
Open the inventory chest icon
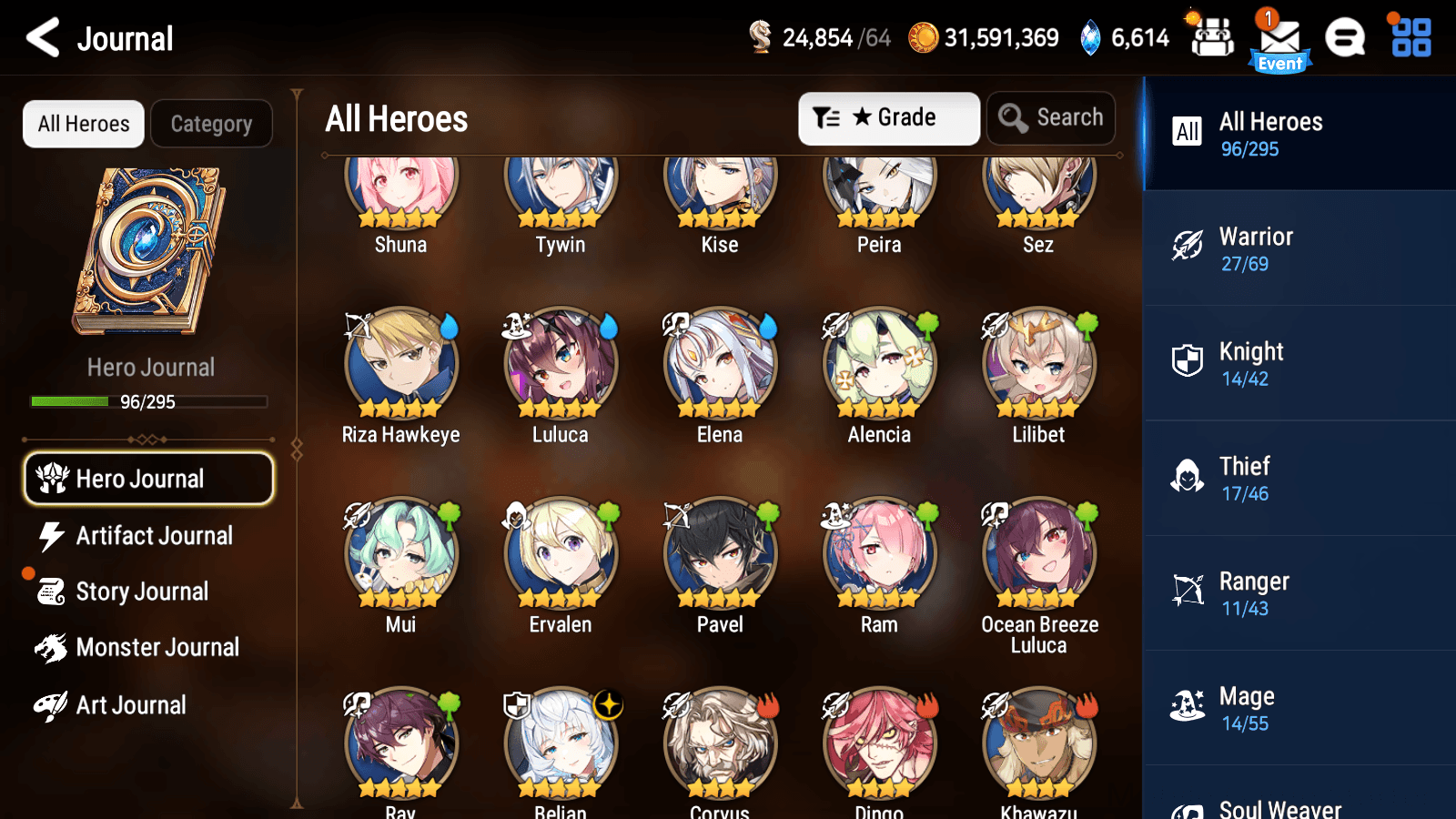click(1211, 38)
